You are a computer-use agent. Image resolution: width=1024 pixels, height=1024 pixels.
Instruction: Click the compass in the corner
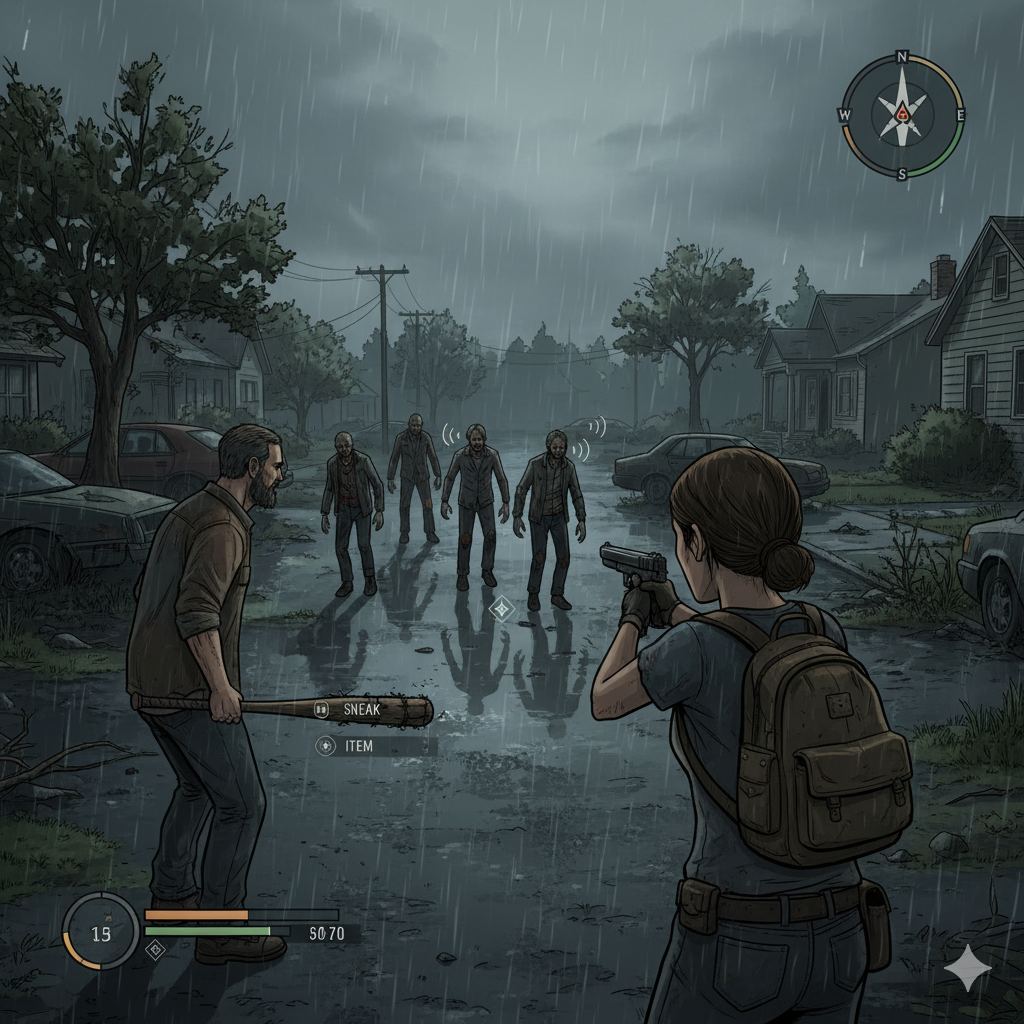click(x=902, y=115)
